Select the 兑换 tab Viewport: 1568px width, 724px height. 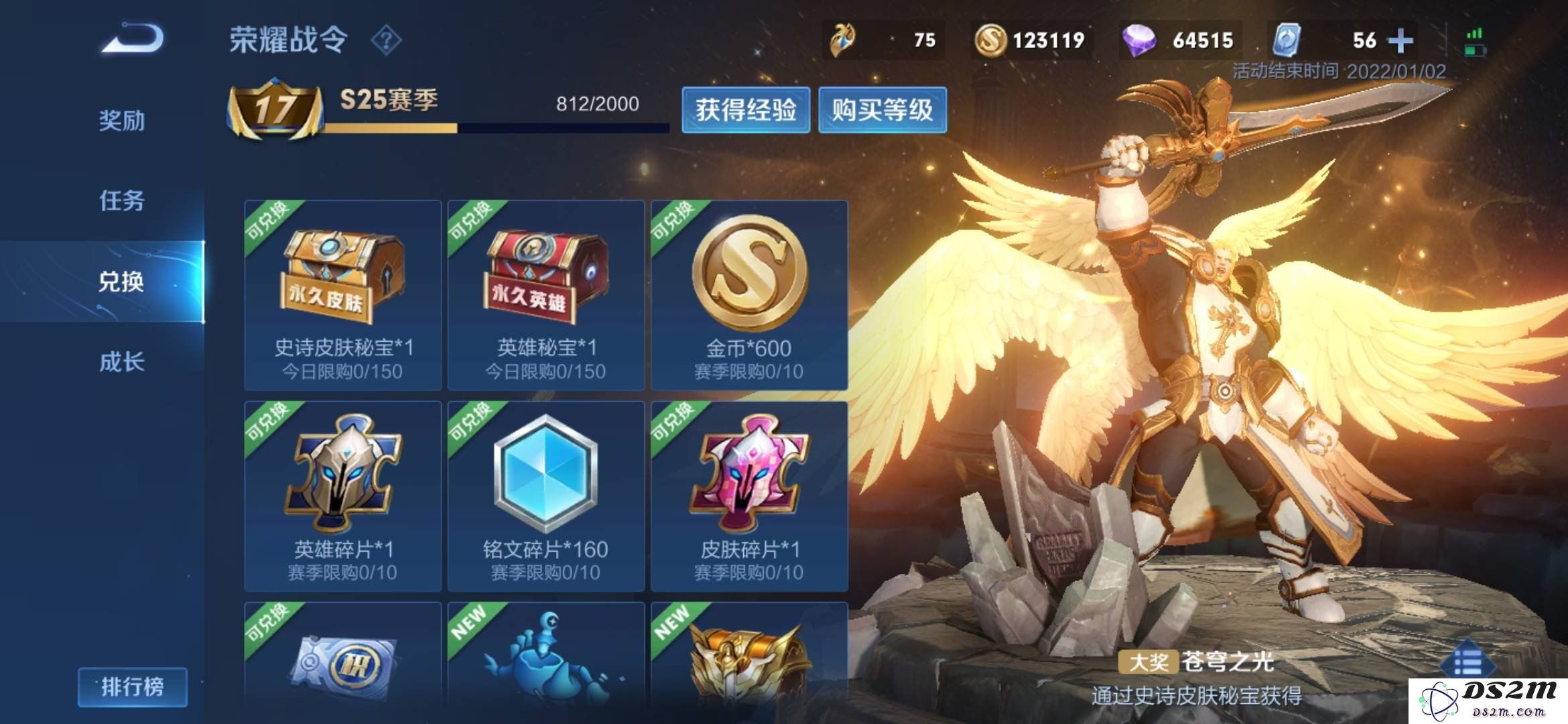[121, 282]
